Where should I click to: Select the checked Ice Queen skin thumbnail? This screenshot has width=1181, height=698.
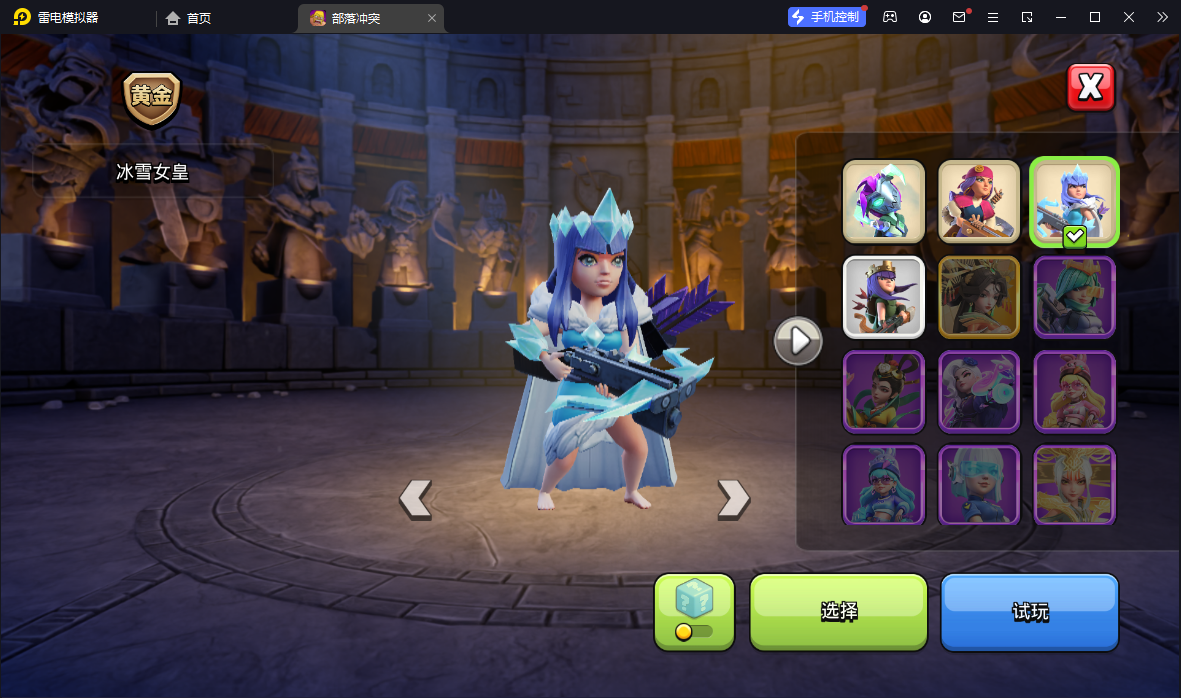pyautogui.click(x=1074, y=201)
